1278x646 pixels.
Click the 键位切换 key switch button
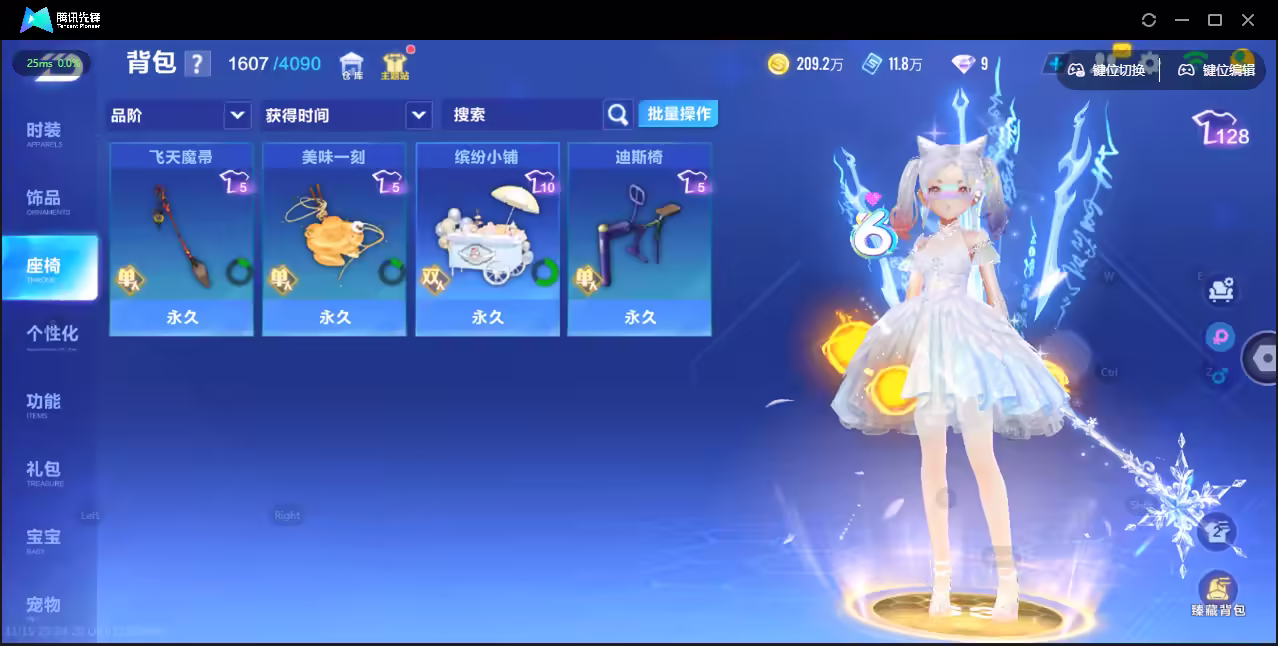[x=1107, y=70]
